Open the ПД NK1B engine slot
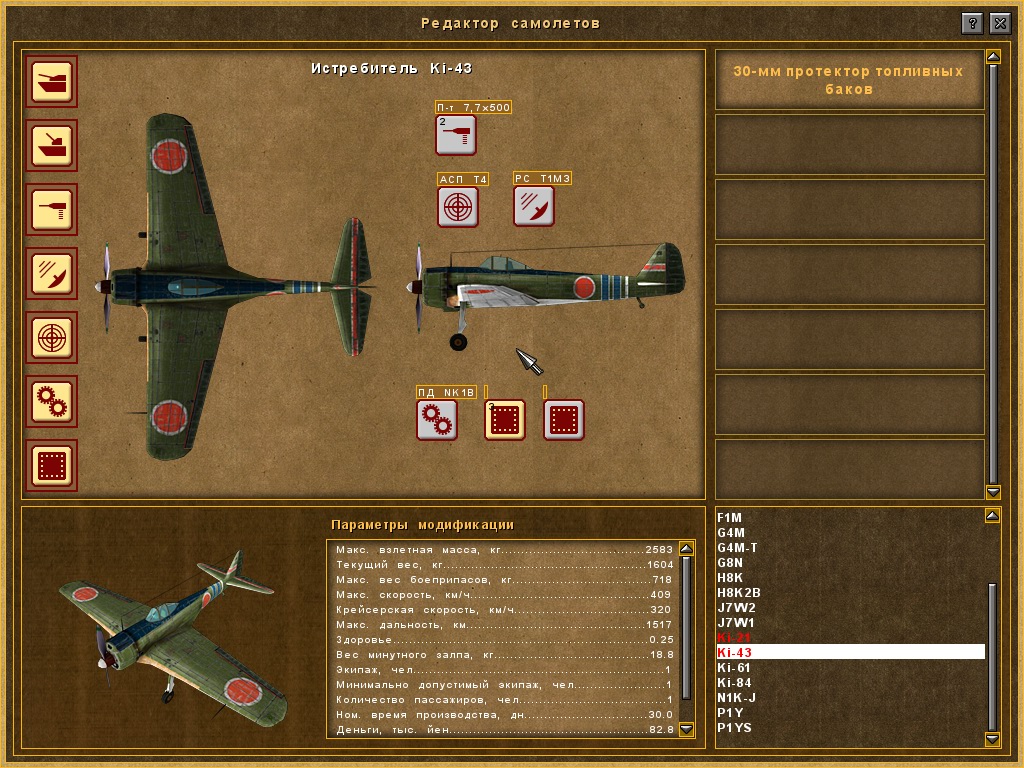This screenshot has width=1024, height=768. (x=437, y=420)
